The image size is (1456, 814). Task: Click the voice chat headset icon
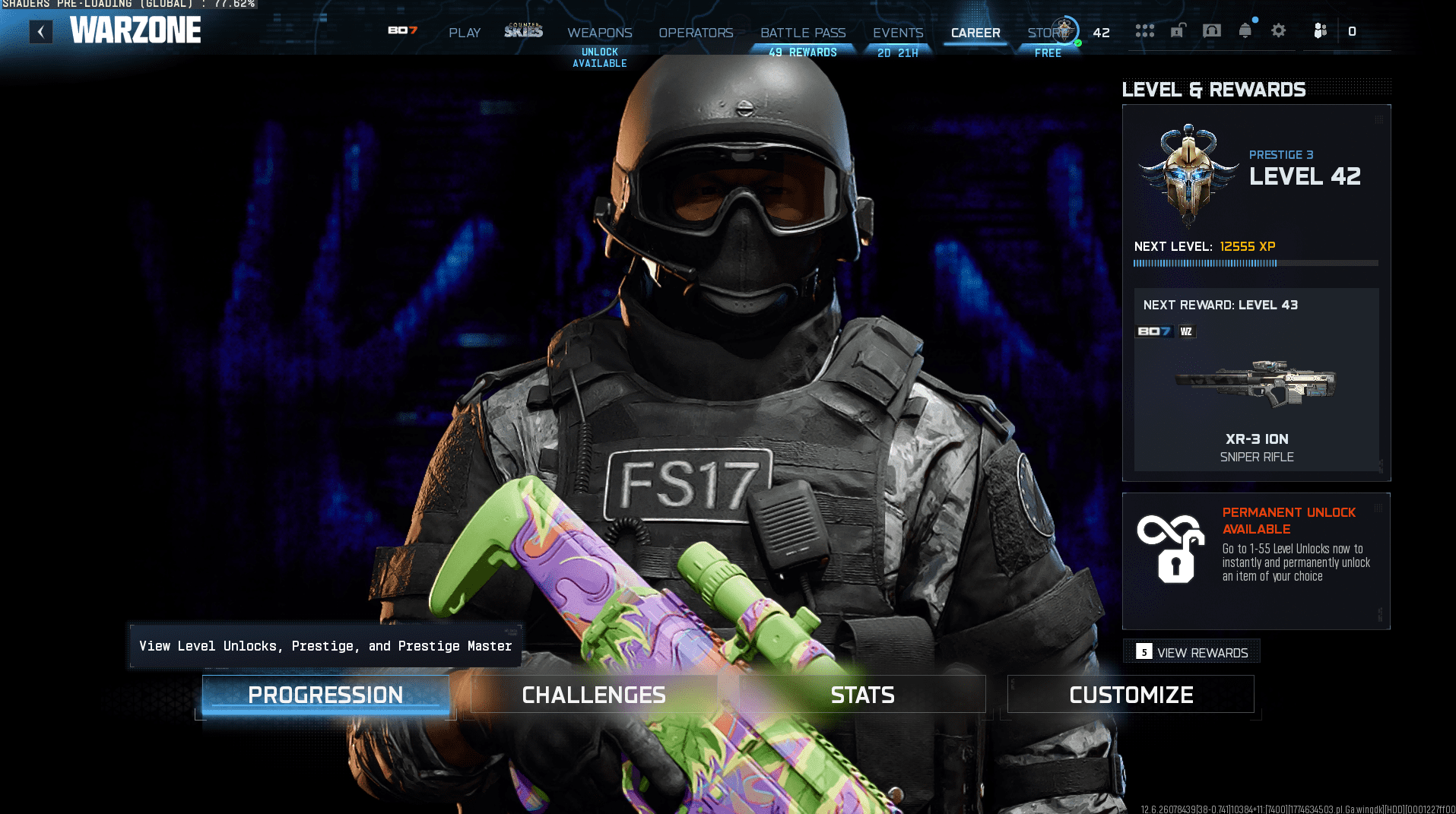click(x=1211, y=30)
